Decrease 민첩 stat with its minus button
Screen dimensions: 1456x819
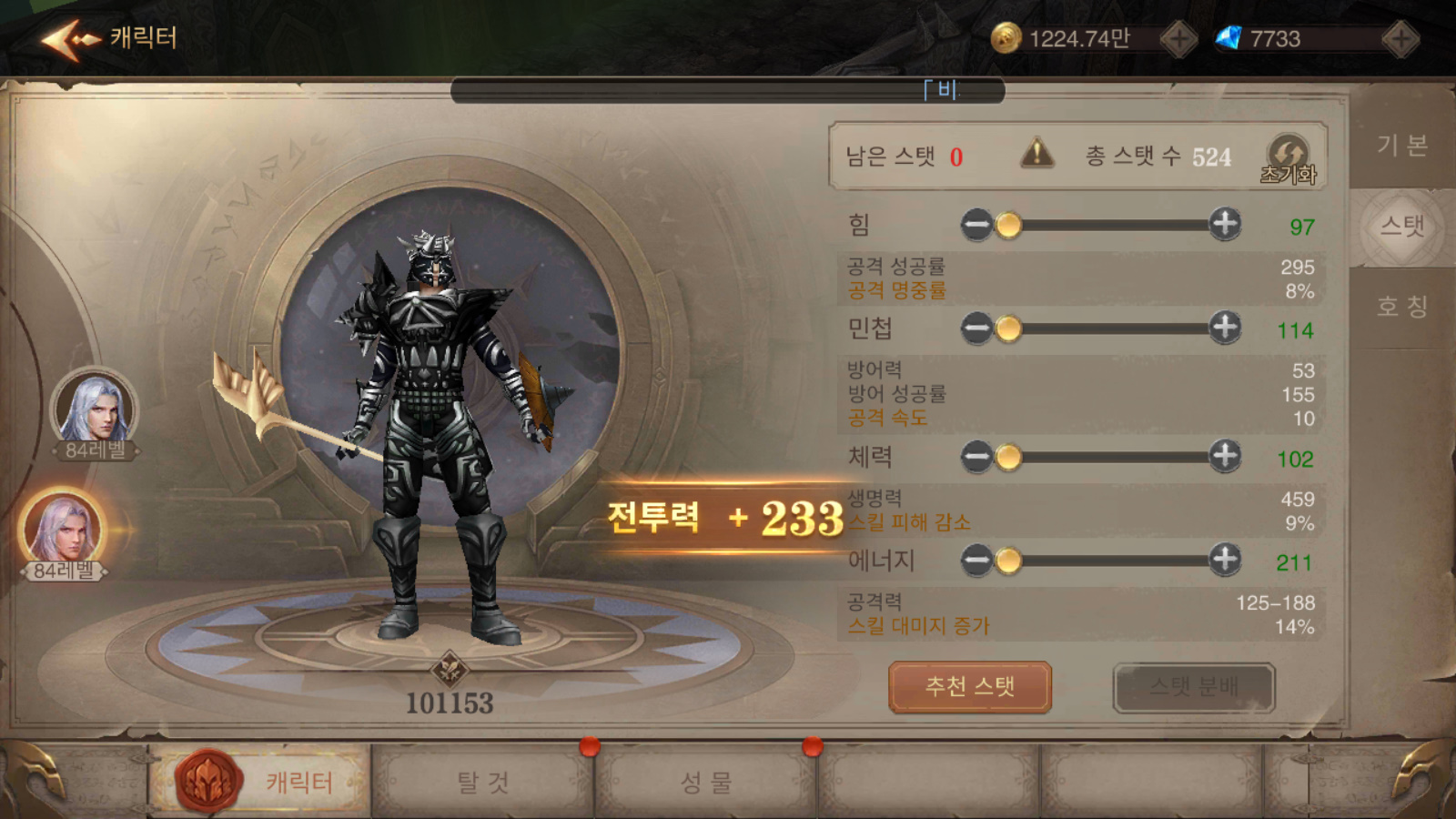pyautogui.click(x=976, y=328)
